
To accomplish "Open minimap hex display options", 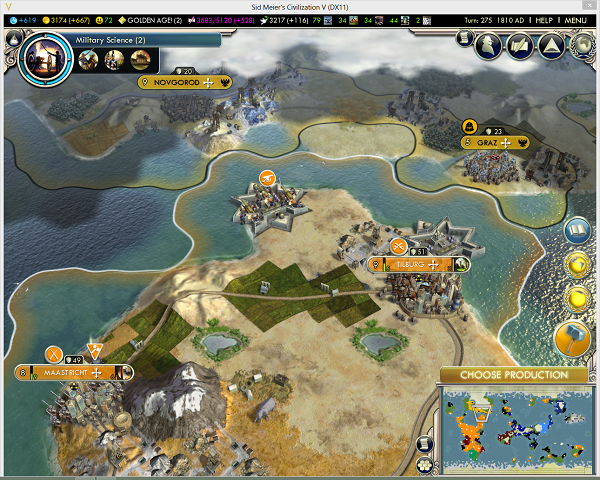I will click(426, 465).
